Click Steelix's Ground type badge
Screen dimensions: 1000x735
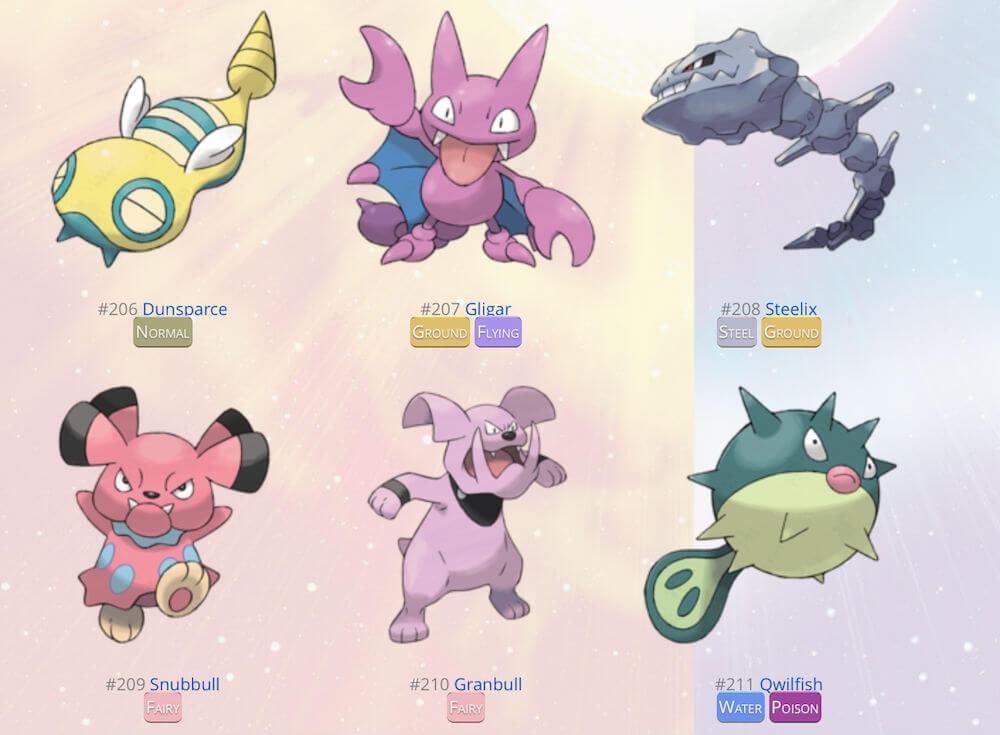pyautogui.click(x=791, y=332)
